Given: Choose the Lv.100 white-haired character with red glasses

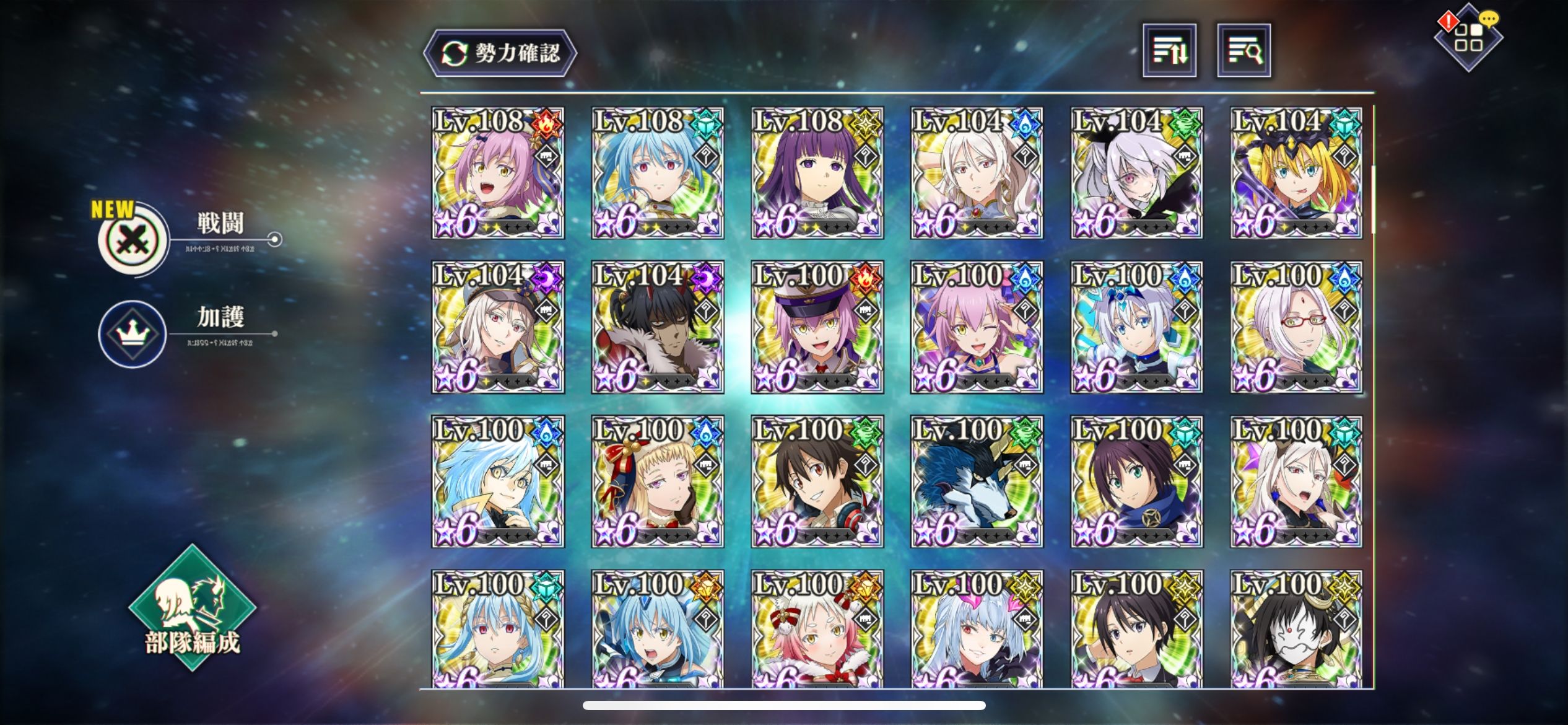Looking at the screenshot, I should 1296,327.
